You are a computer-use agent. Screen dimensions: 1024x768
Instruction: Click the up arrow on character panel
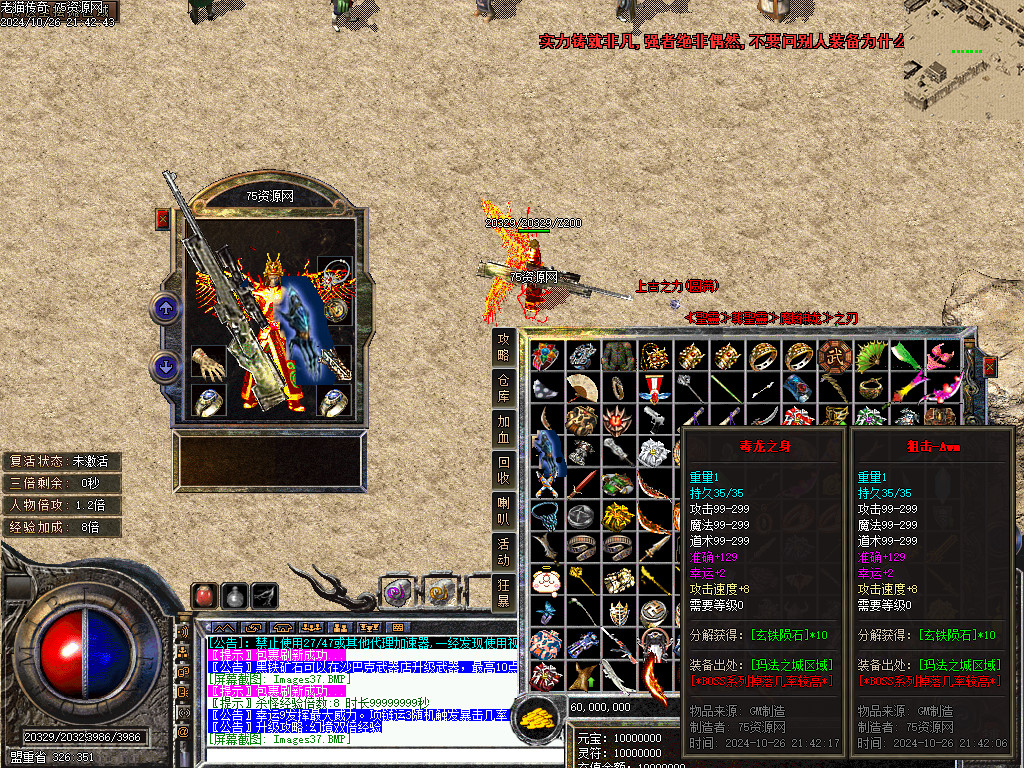click(x=165, y=308)
